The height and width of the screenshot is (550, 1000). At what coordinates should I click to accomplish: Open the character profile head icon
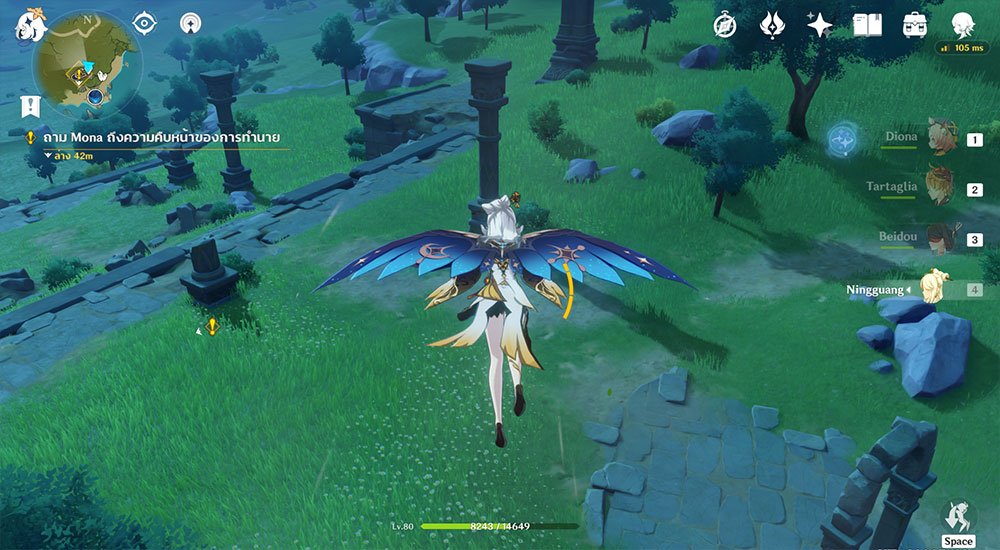click(x=962, y=25)
